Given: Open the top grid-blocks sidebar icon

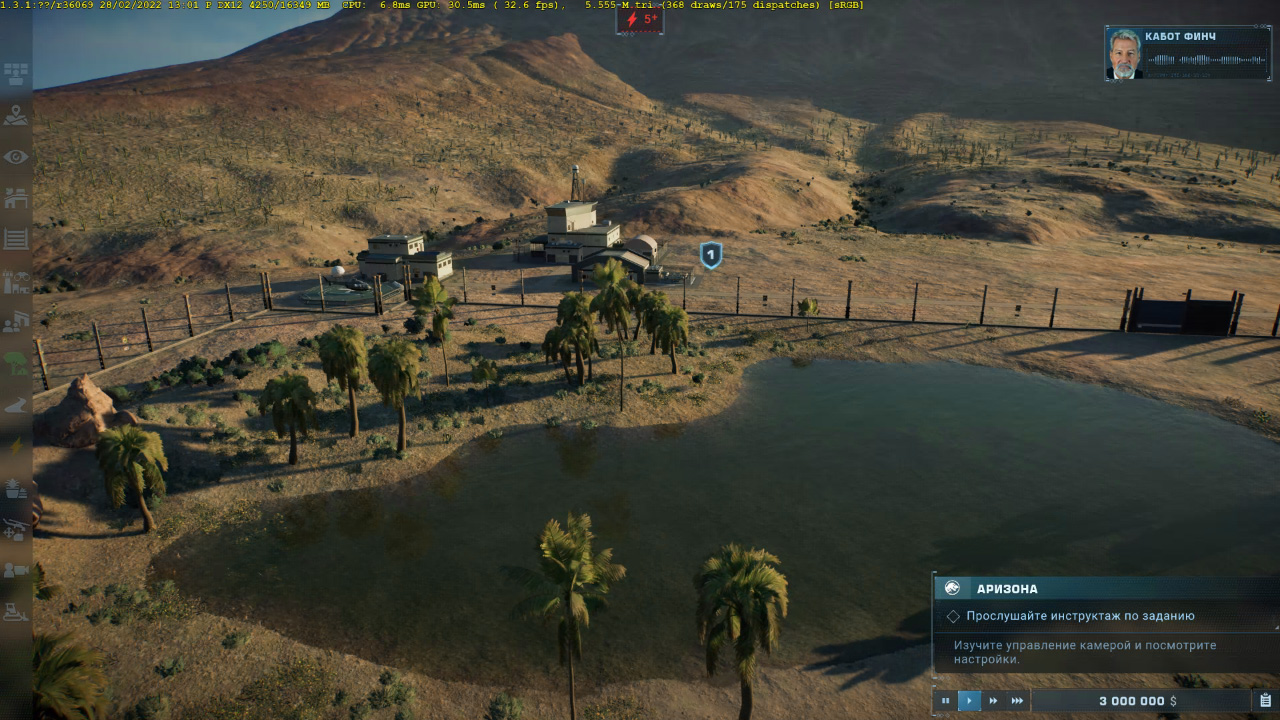Looking at the screenshot, I should pyautogui.click(x=16, y=74).
